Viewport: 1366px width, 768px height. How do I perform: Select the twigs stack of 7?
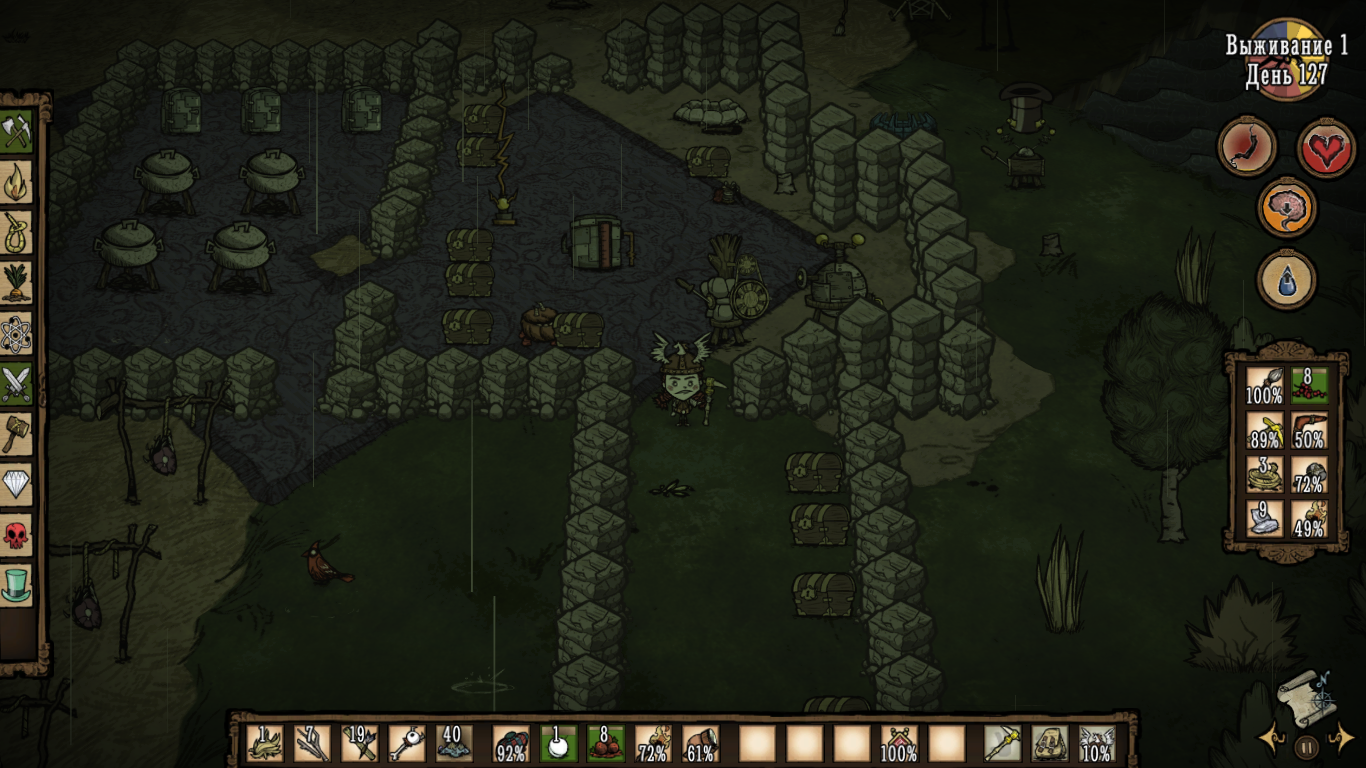point(312,744)
